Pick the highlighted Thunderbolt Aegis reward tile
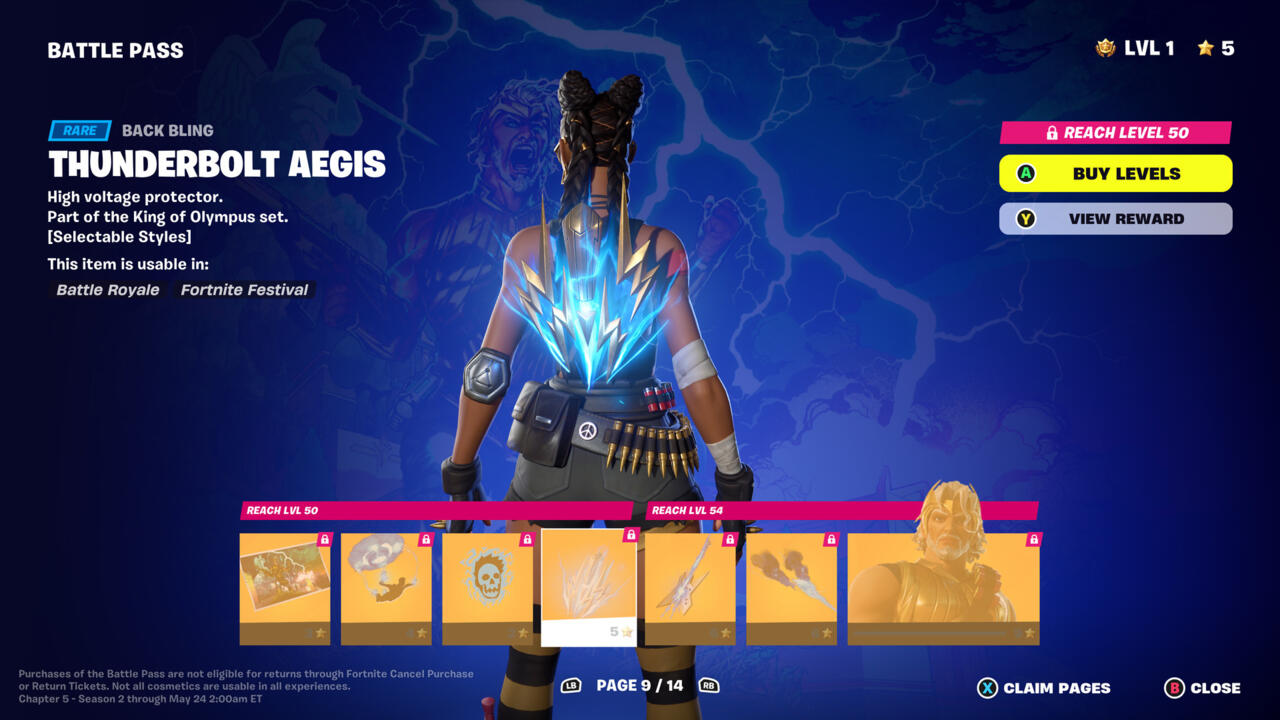 click(x=588, y=587)
